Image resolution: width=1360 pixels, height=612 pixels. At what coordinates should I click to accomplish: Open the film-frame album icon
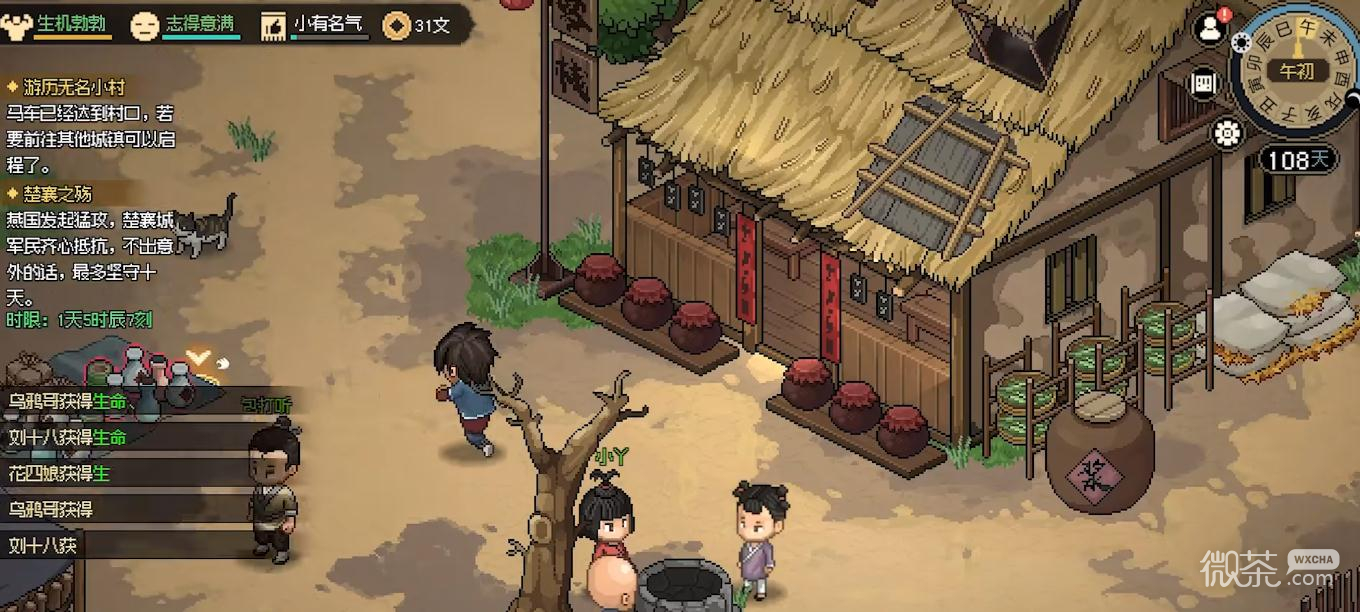pyautogui.click(x=1204, y=84)
